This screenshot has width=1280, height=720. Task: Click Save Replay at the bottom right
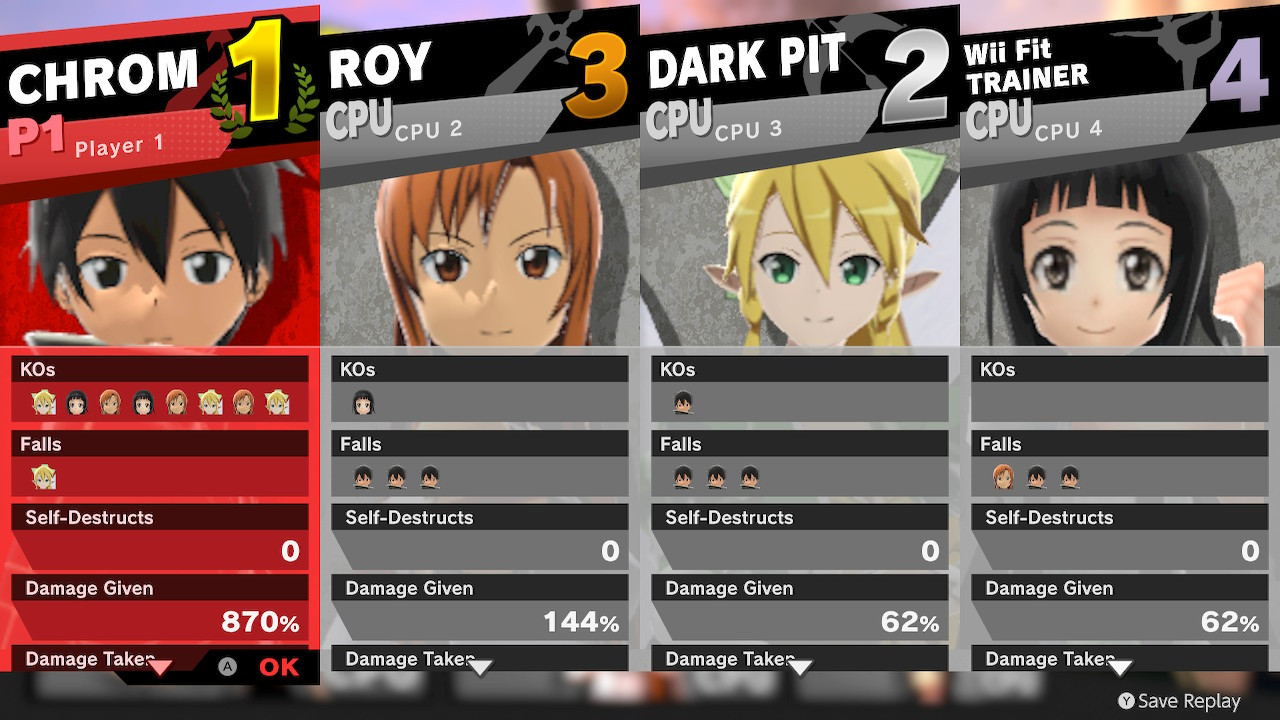click(1180, 701)
